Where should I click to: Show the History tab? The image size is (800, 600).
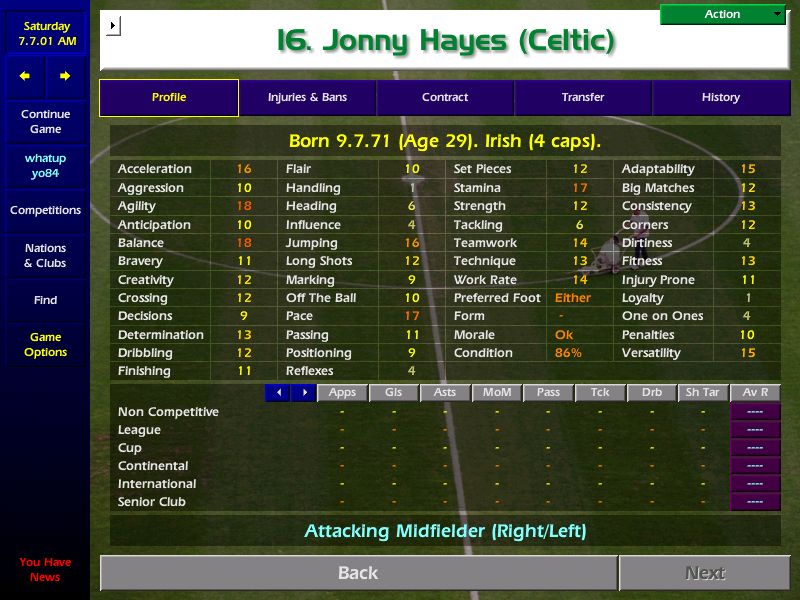pyautogui.click(x=720, y=98)
